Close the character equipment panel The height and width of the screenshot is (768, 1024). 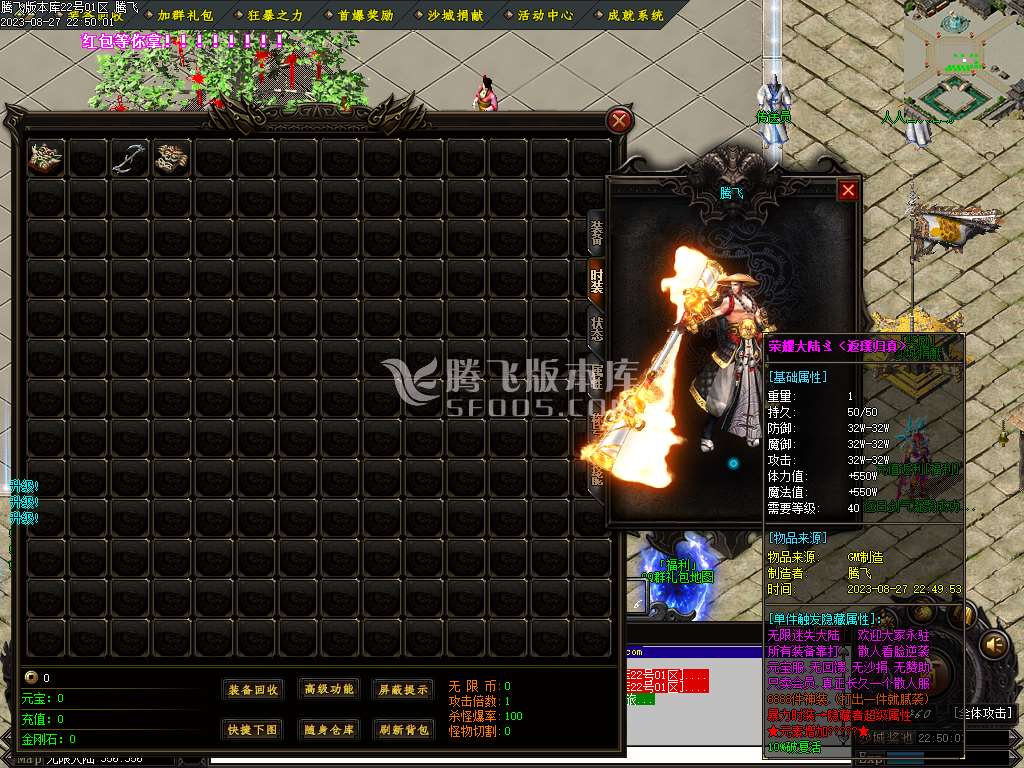(848, 190)
